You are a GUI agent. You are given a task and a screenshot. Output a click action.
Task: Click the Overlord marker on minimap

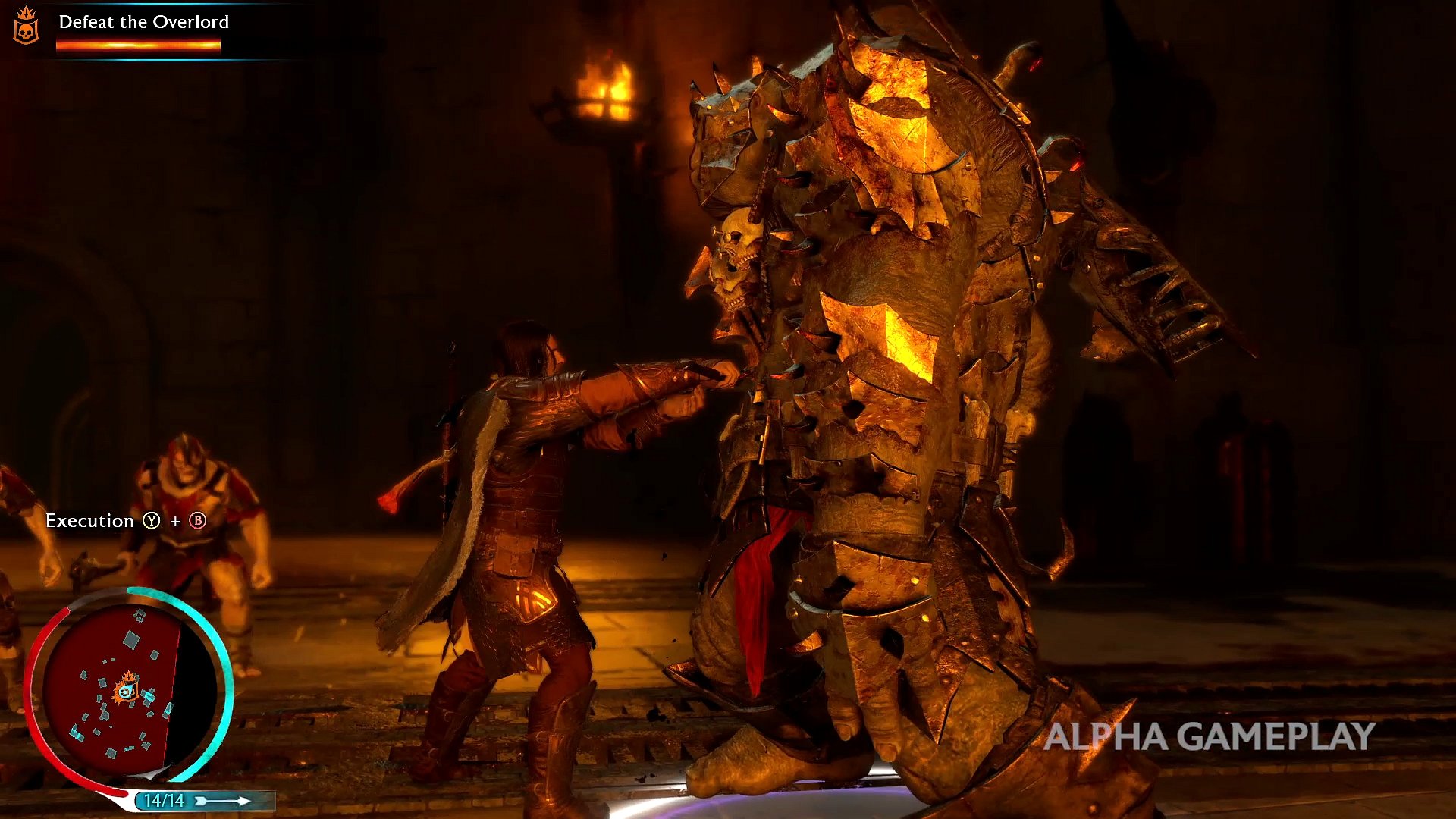point(127,689)
